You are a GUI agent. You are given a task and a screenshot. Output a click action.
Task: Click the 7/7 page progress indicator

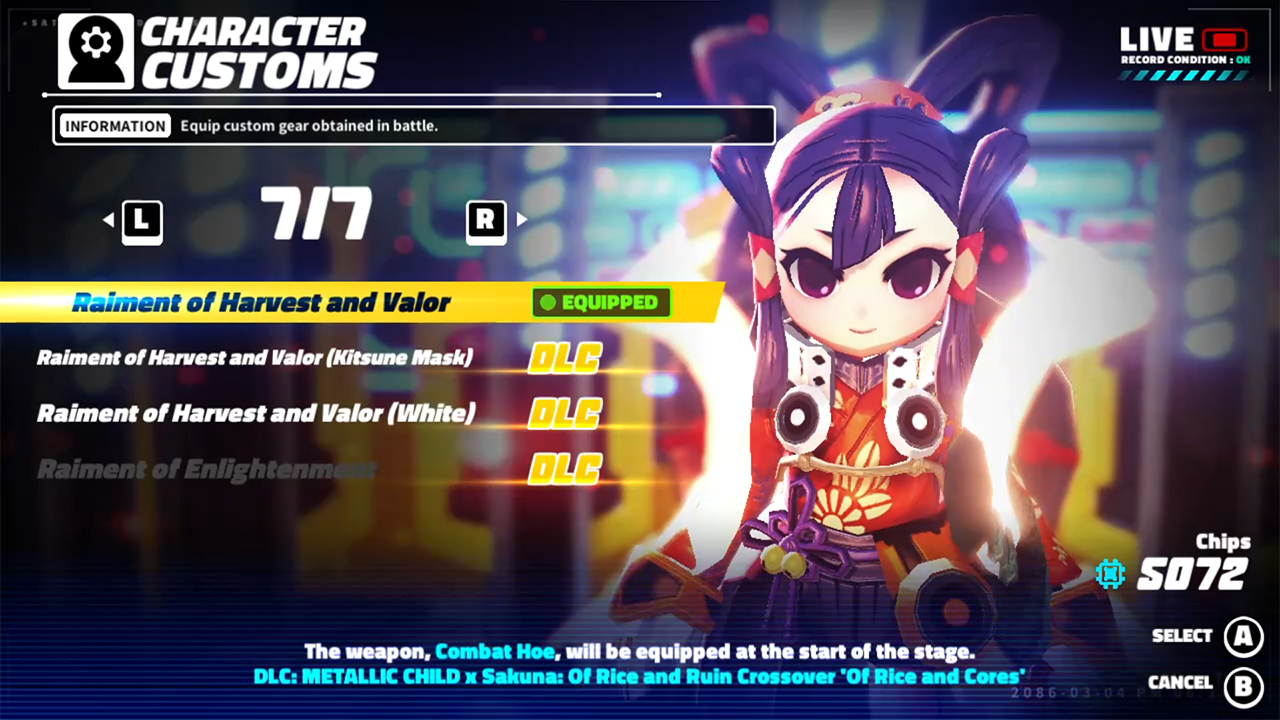pyautogui.click(x=316, y=215)
